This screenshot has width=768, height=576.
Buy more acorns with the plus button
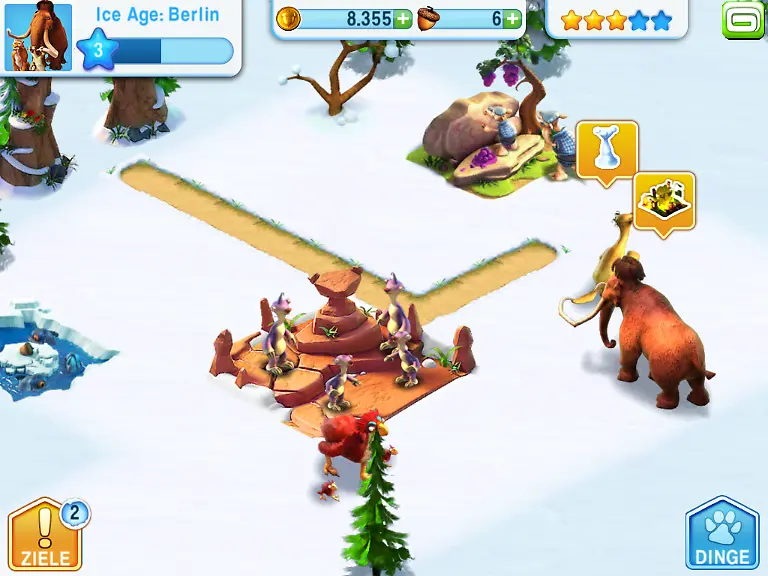512,19
